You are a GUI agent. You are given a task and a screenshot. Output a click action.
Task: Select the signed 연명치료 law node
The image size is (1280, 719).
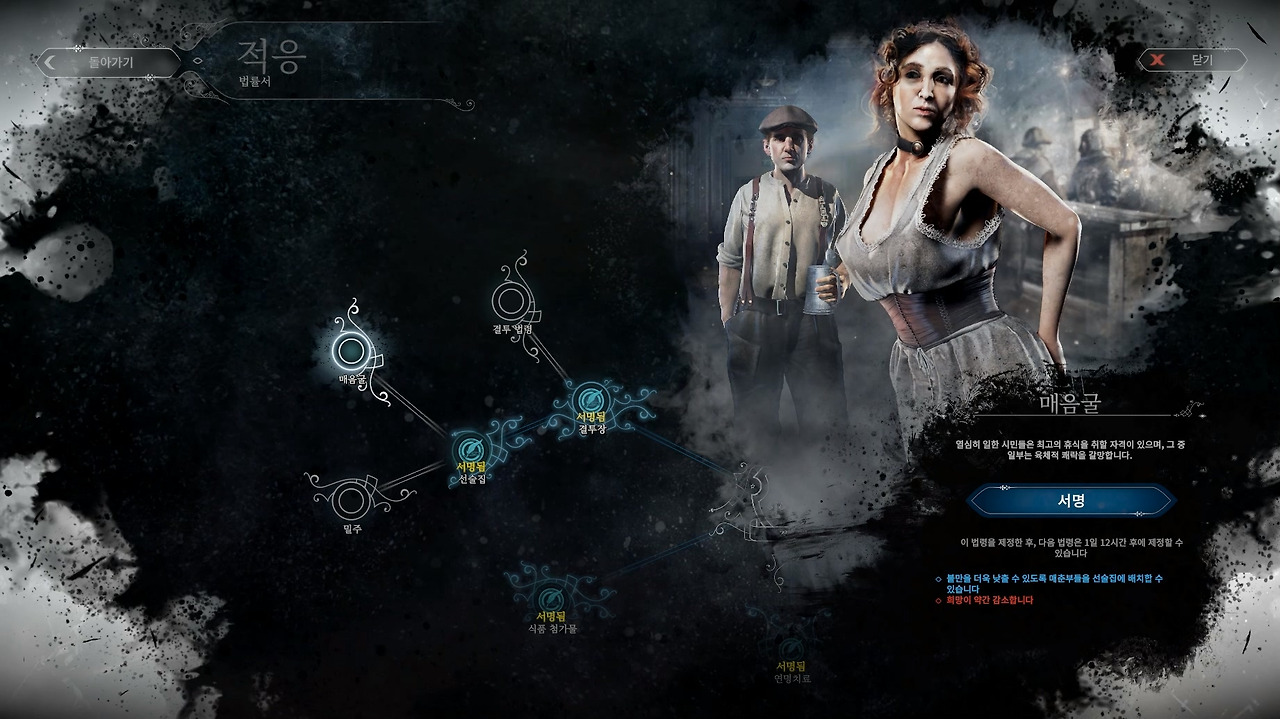(x=790, y=646)
